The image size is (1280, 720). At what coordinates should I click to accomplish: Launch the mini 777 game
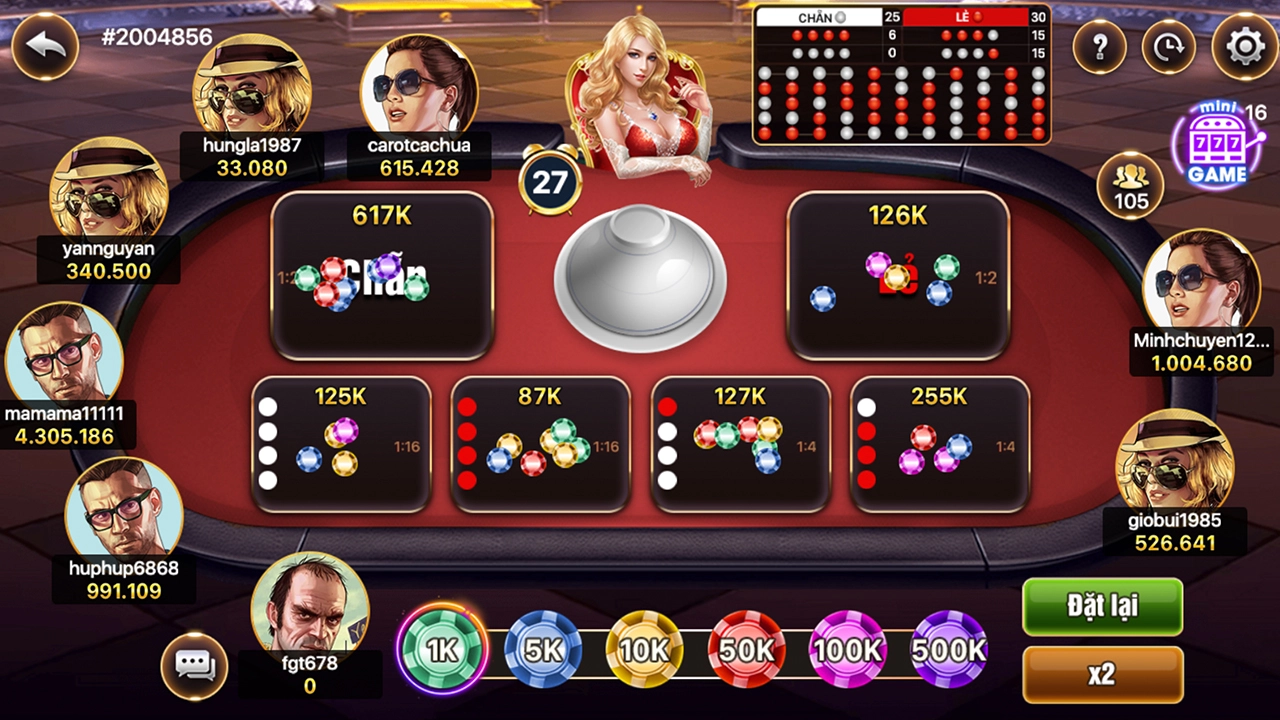coord(1218,148)
